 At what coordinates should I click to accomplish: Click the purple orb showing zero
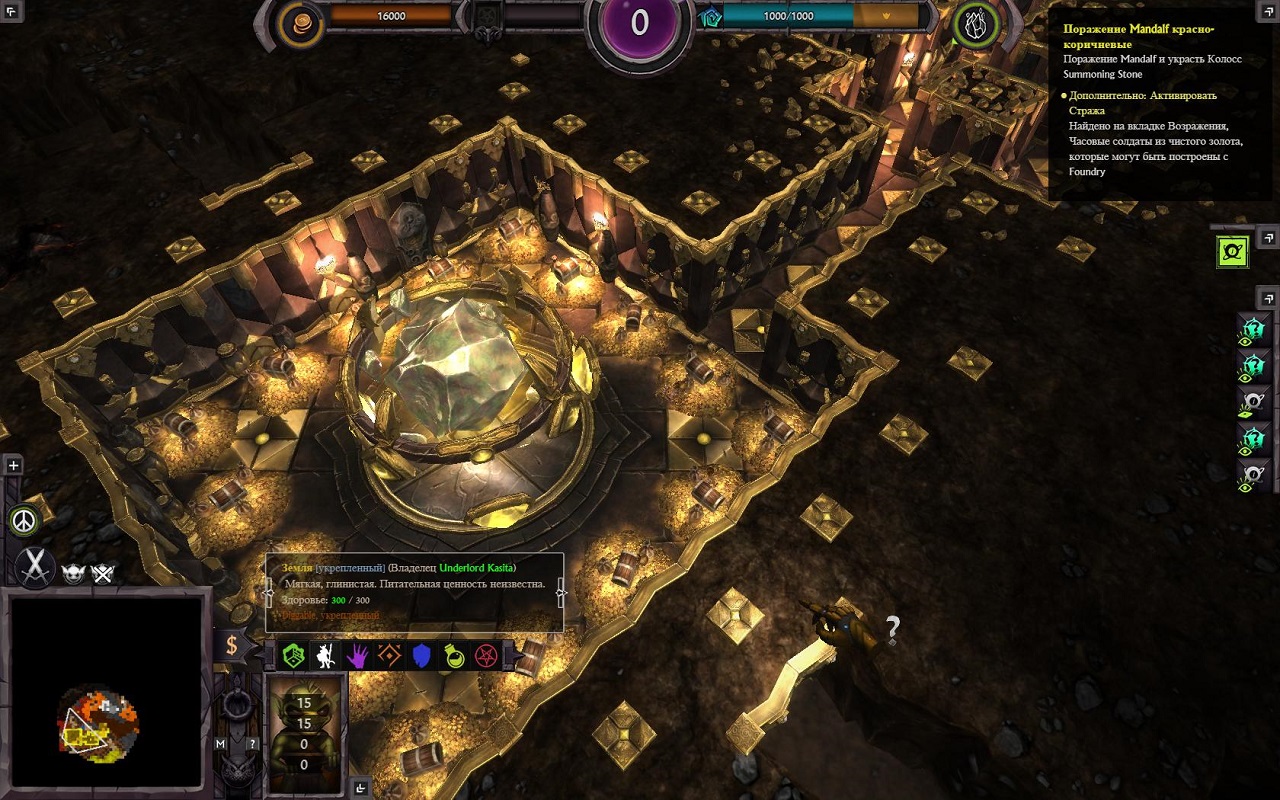point(639,23)
